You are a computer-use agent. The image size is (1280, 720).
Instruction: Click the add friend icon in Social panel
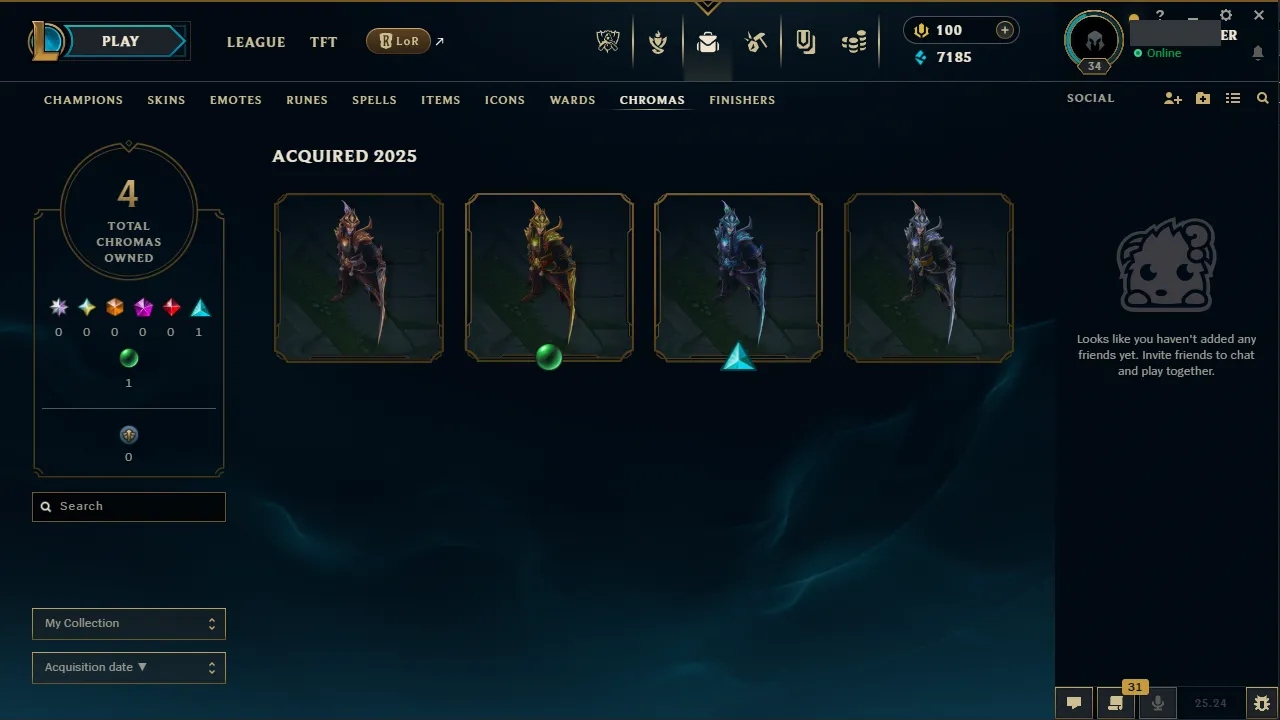coord(1172,98)
